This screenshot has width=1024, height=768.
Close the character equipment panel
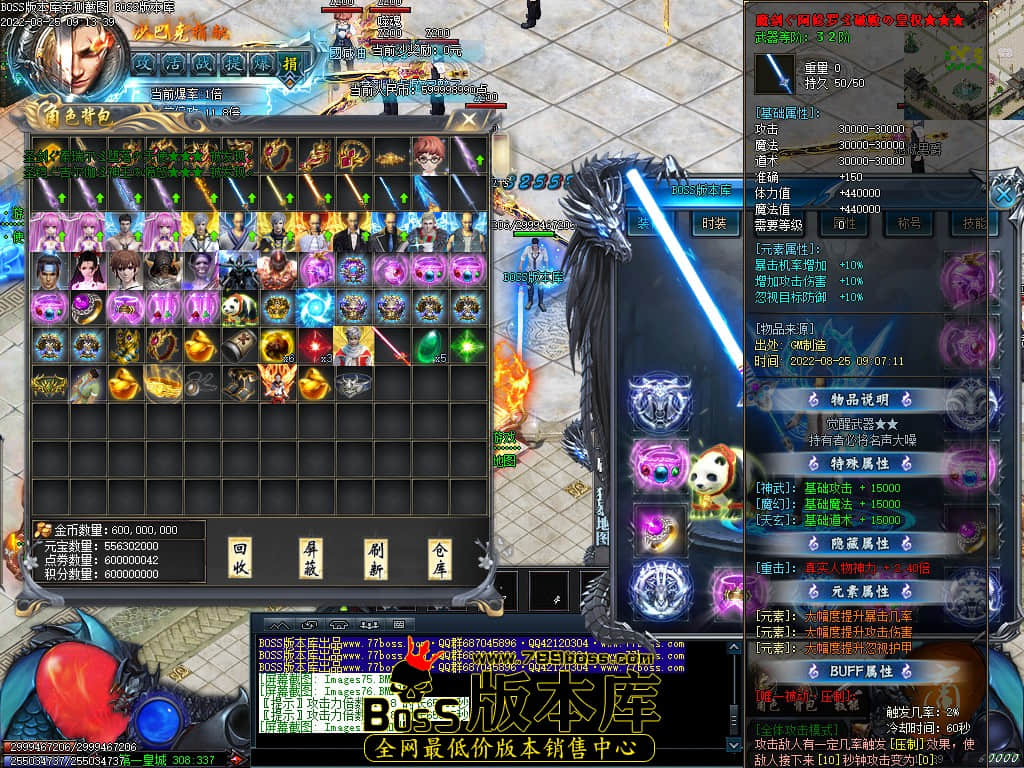tap(1003, 193)
